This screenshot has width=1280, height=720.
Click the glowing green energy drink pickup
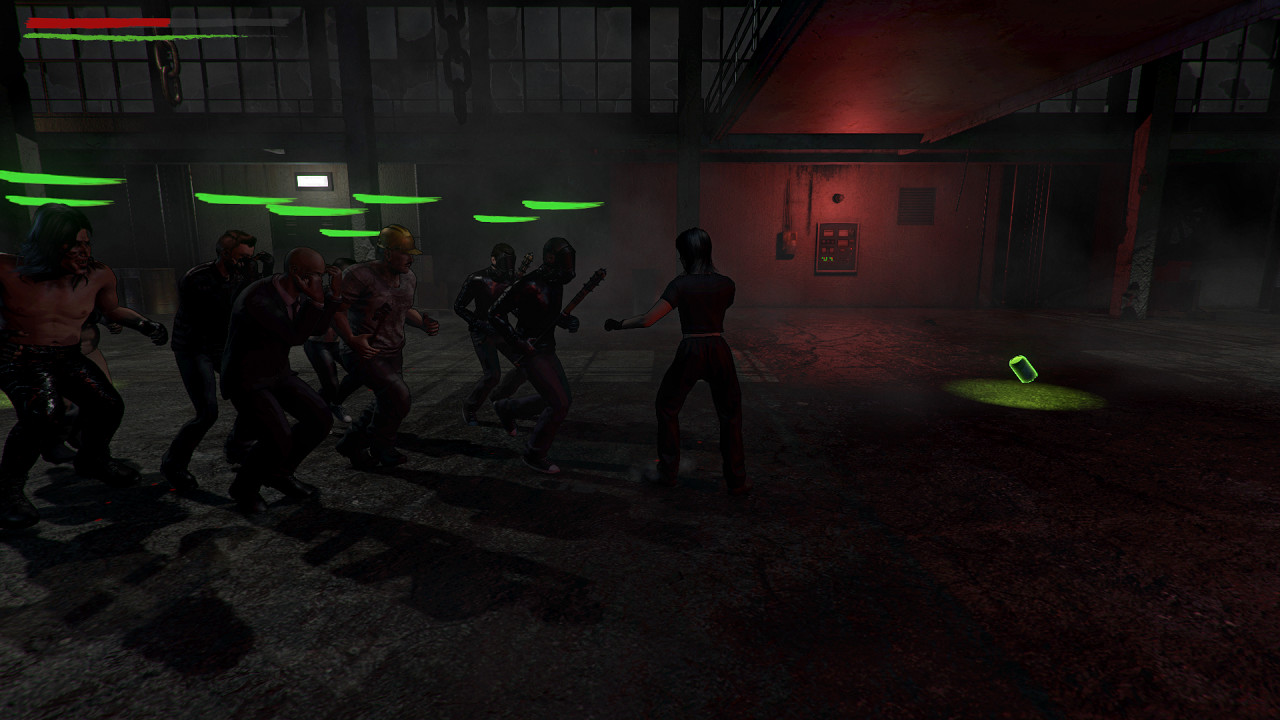[x=1021, y=368]
